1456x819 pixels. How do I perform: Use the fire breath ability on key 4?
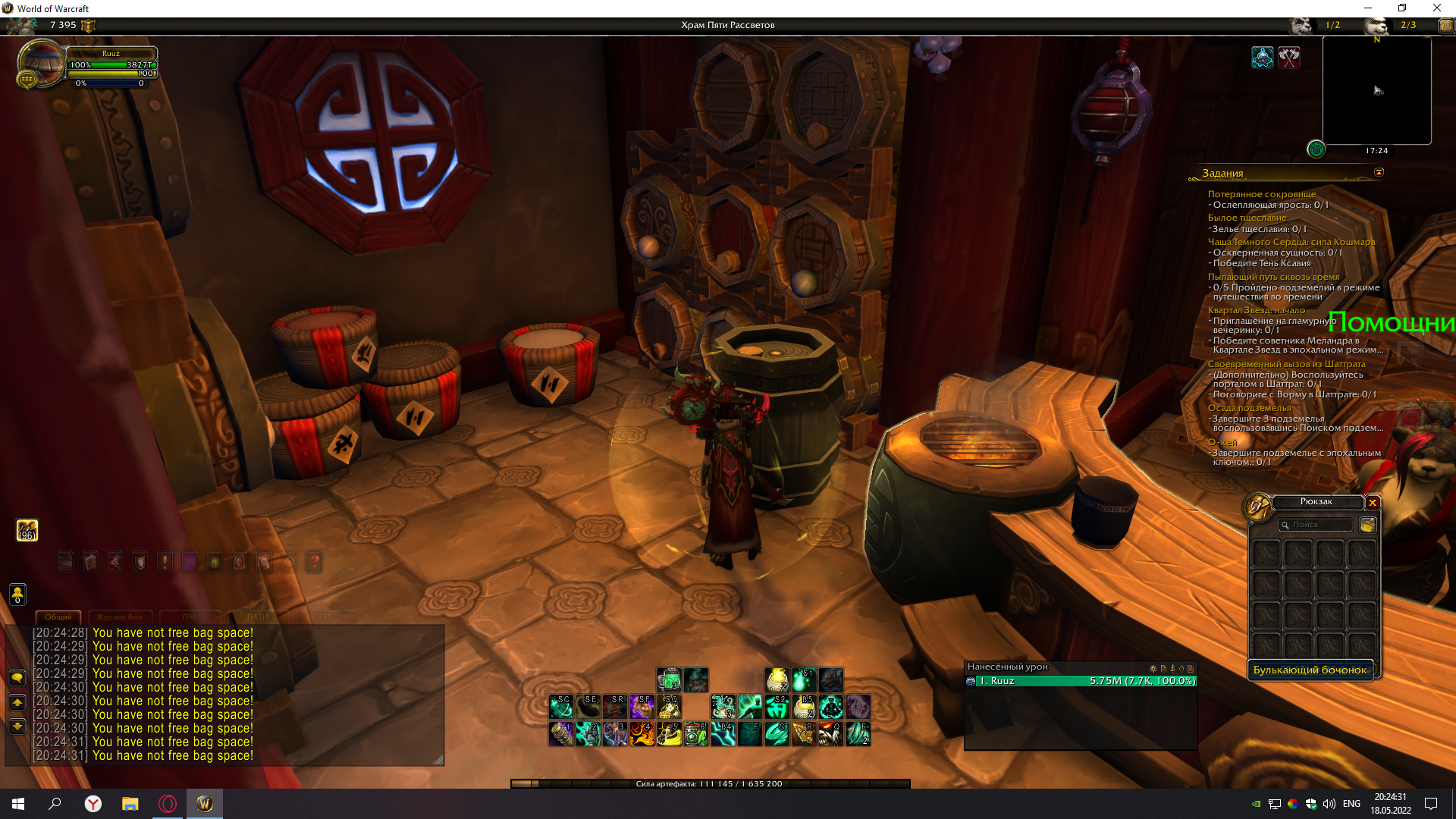(x=642, y=734)
